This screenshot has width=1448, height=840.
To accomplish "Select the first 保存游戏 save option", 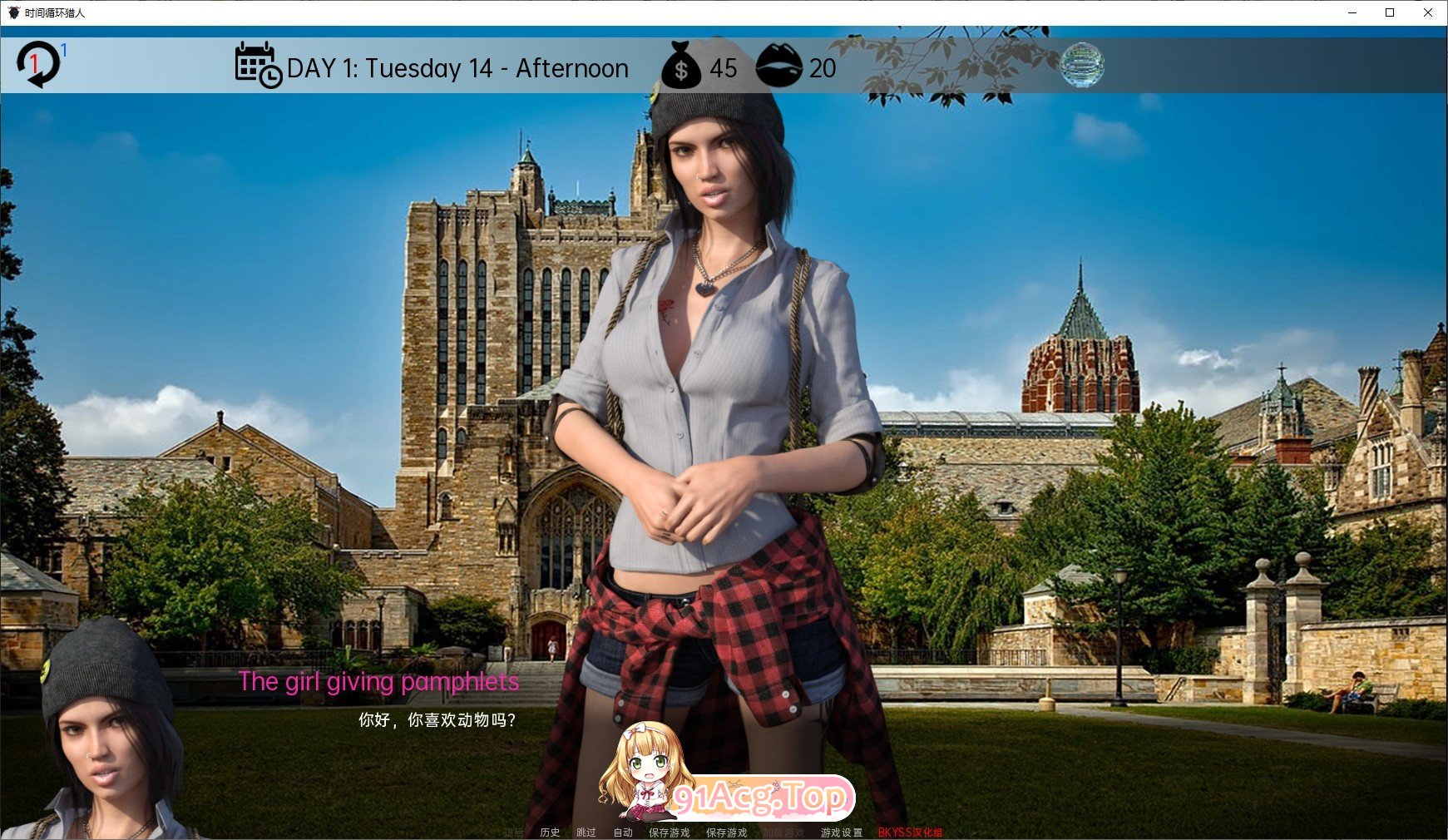I will 670,831.
